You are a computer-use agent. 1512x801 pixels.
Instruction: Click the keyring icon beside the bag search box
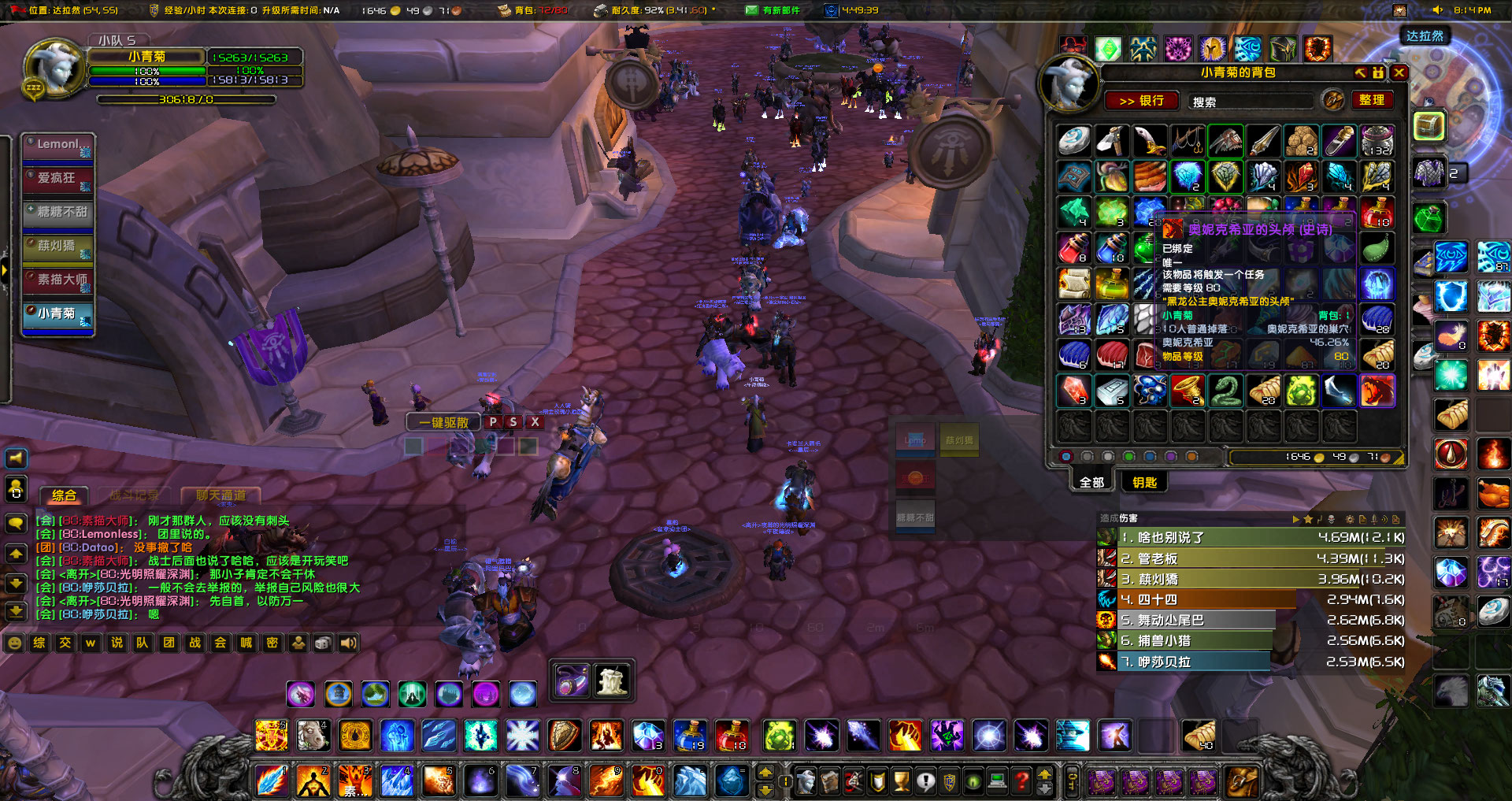pyautogui.click(x=1332, y=100)
